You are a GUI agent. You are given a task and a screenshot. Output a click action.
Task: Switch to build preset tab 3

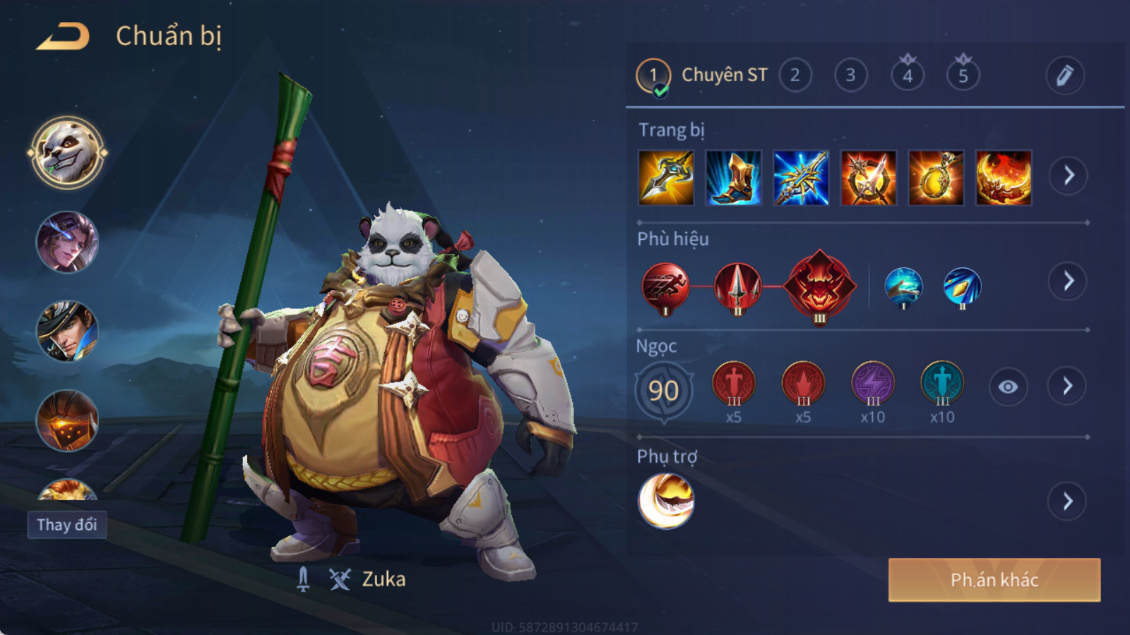click(x=851, y=75)
